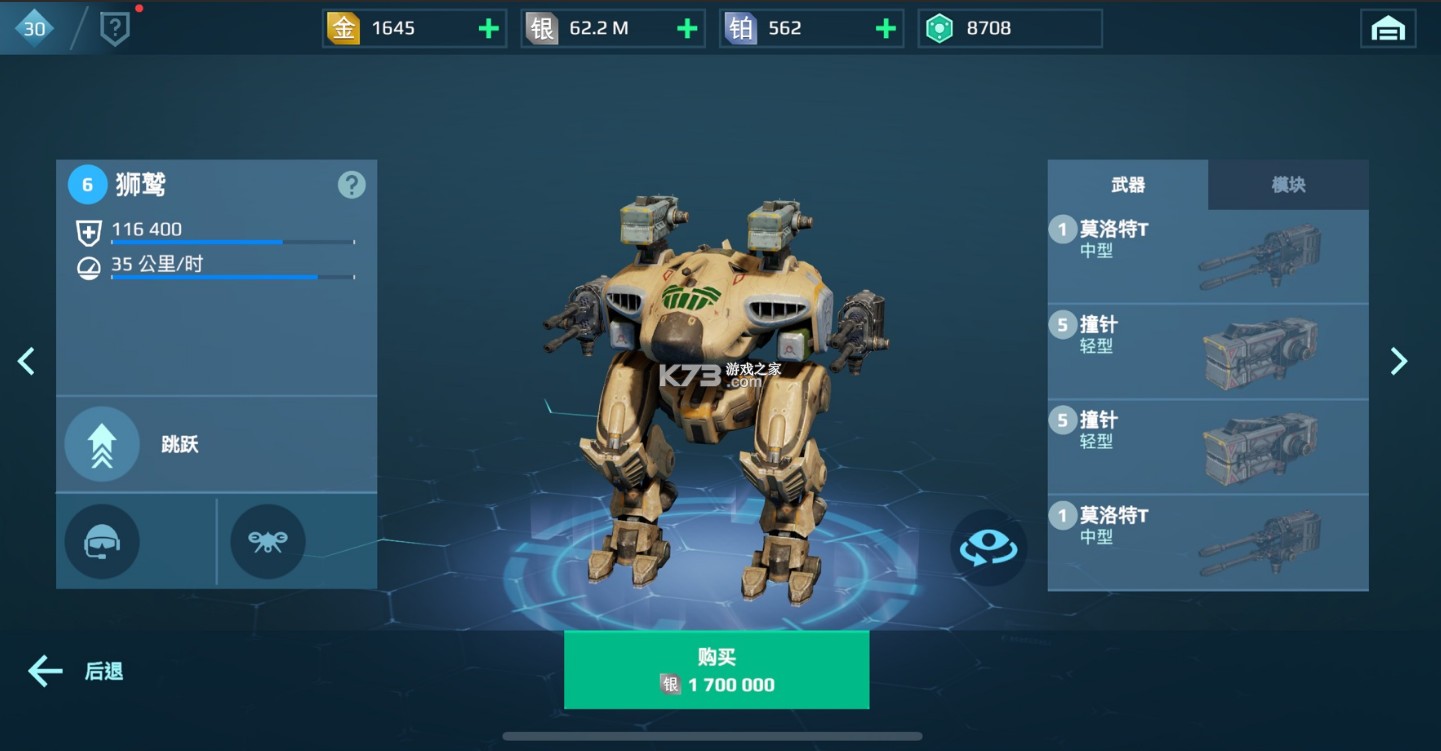Viewport: 1441px width, 751px height.
Task: Toggle the rotate-view eye icon
Action: point(988,547)
